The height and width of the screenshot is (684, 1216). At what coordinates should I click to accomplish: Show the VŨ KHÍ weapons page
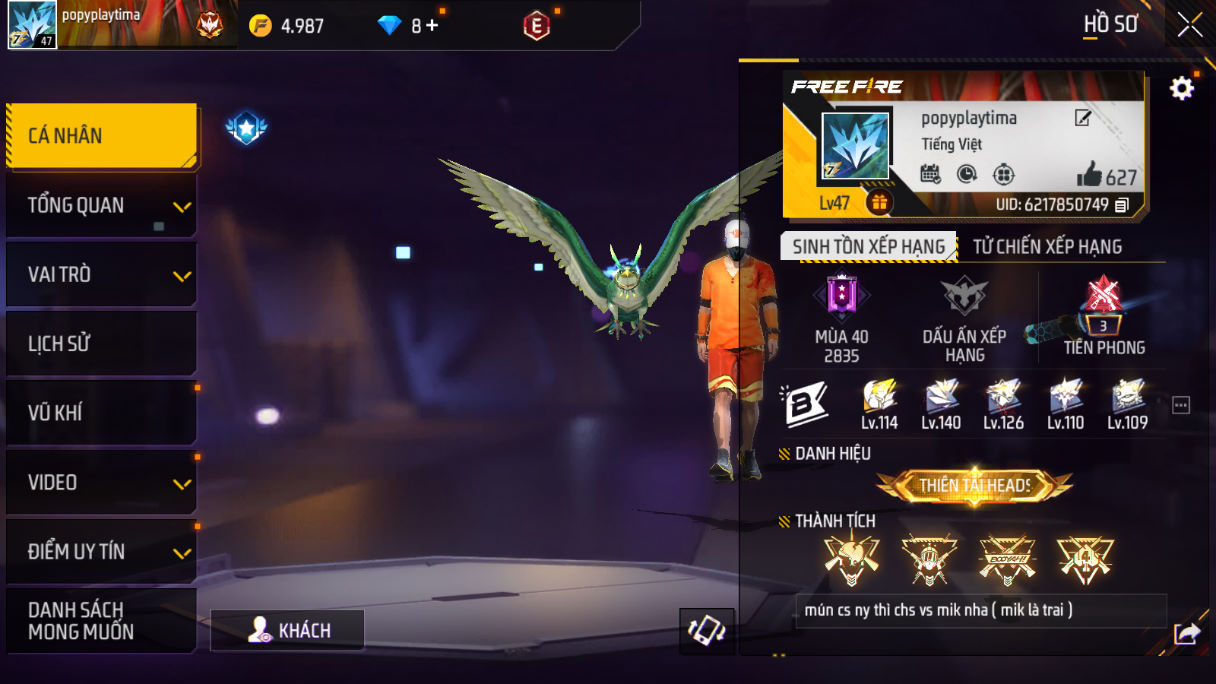coord(100,413)
